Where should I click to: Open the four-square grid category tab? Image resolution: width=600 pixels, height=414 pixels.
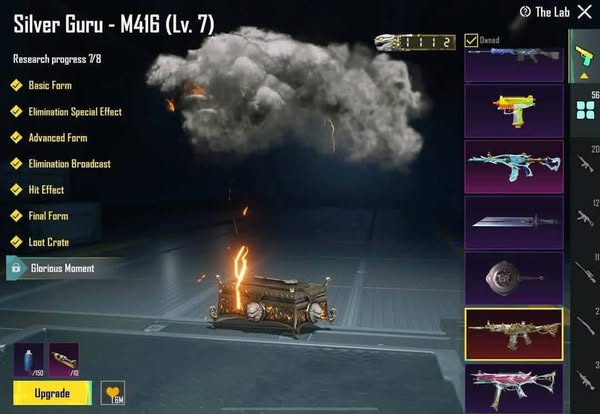(585, 109)
